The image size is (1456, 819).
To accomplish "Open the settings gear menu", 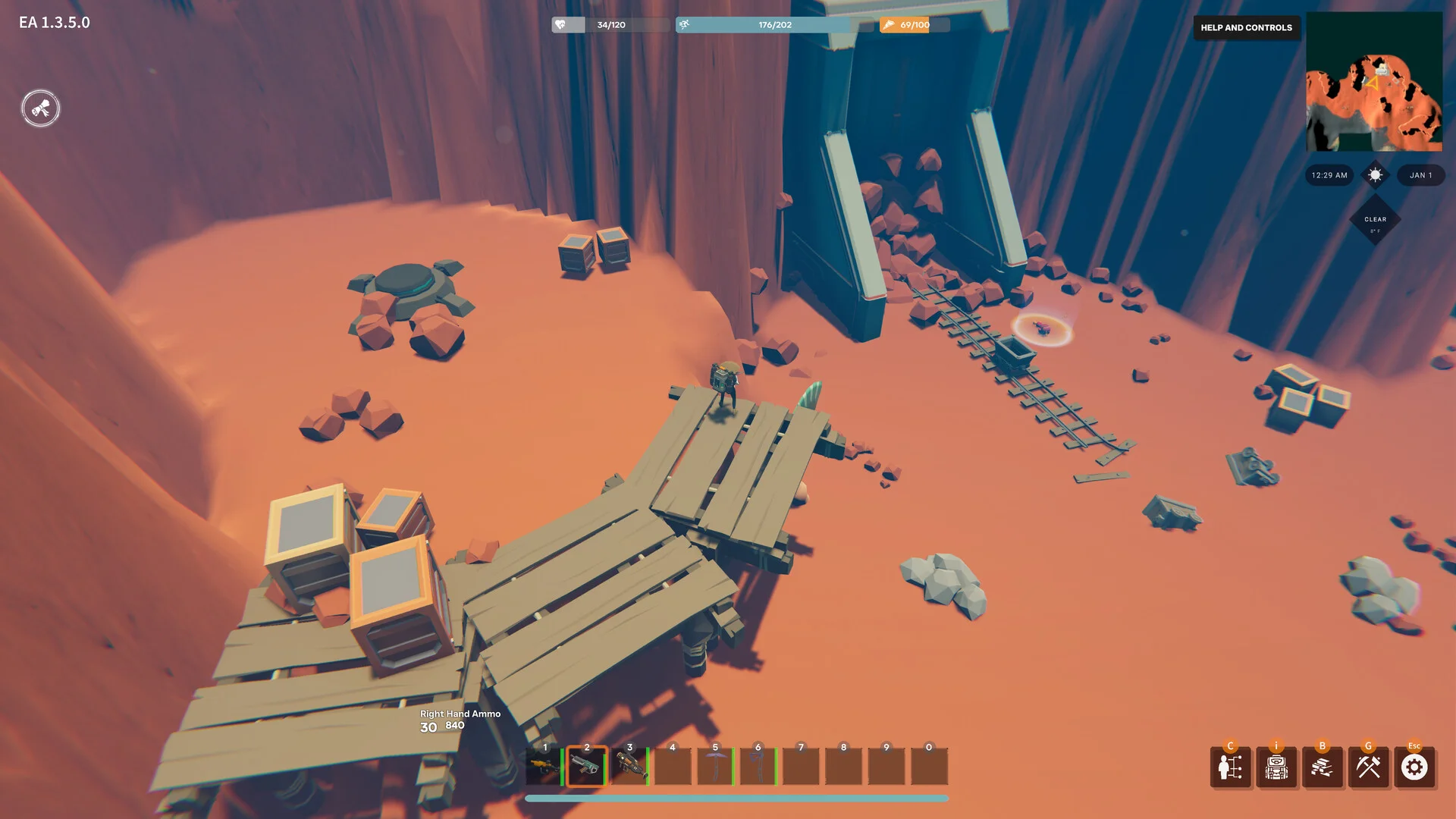I will (1414, 767).
